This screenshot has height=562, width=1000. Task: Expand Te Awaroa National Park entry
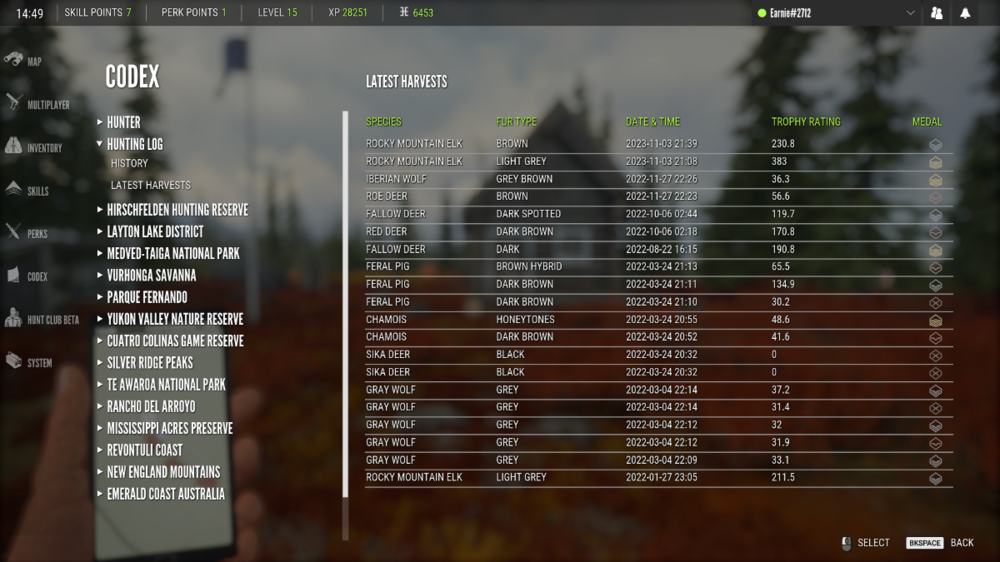coord(166,385)
